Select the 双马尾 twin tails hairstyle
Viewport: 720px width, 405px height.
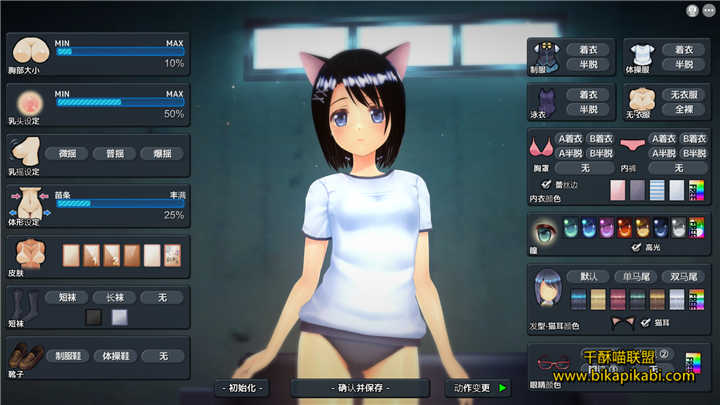coord(686,276)
